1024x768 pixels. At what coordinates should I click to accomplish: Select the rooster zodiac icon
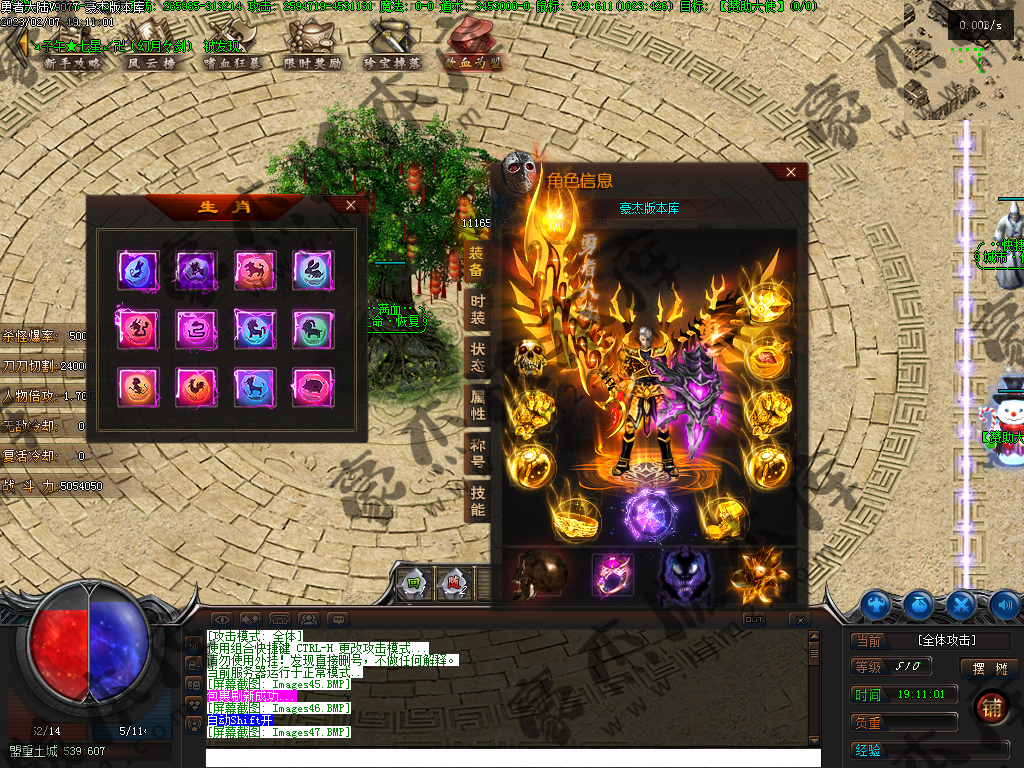click(196, 385)
